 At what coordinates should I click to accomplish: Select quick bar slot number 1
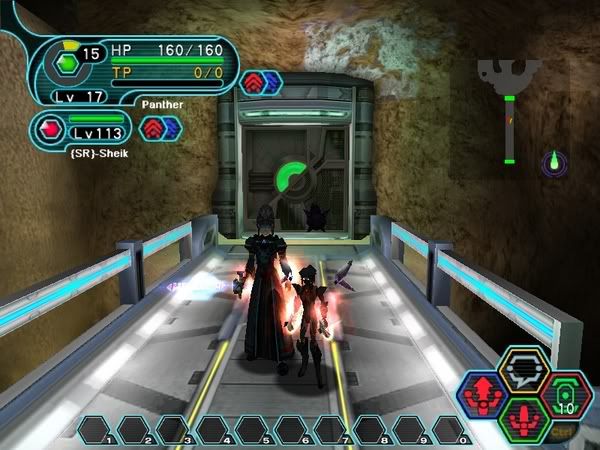(x=97, y=430)
